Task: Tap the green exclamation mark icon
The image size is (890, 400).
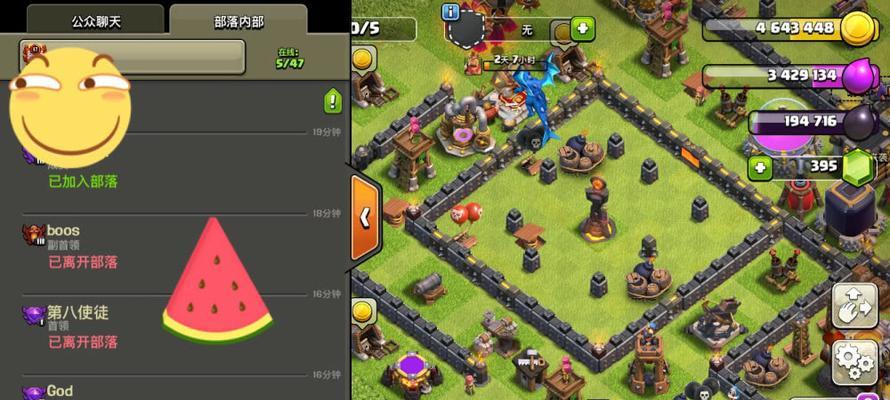Action: [333, 101]
